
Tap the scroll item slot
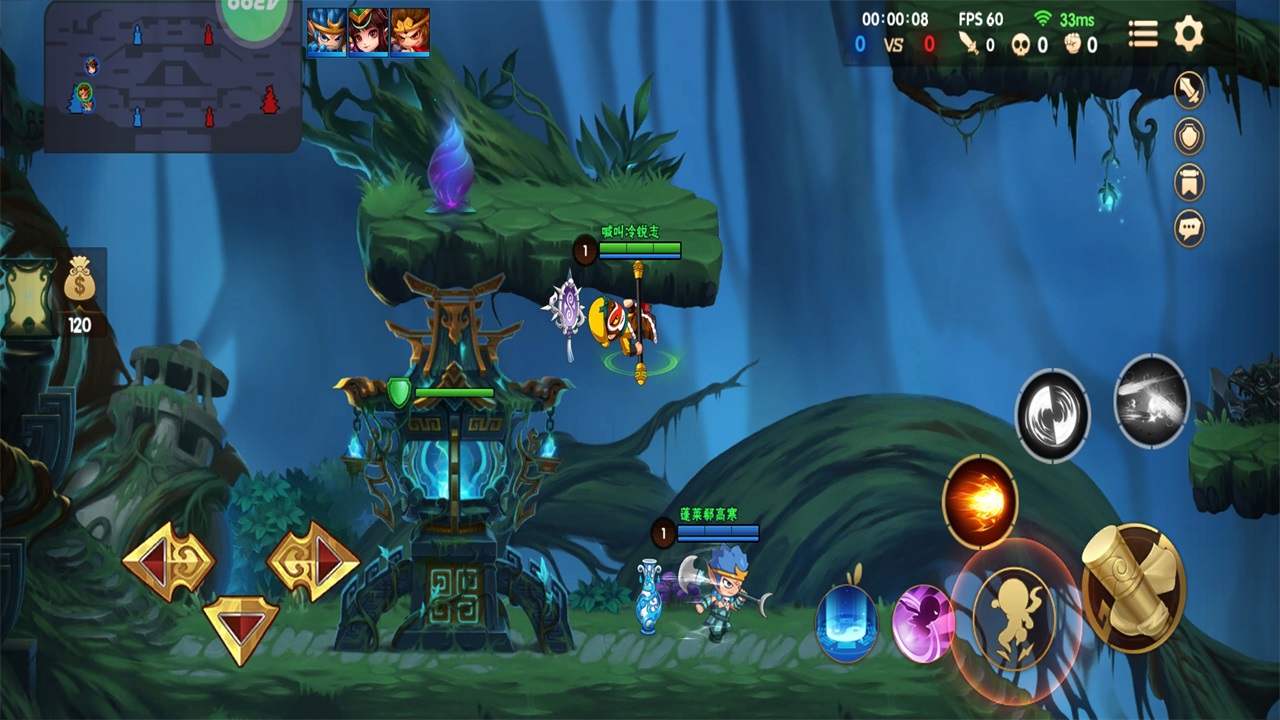click(29, 294)
